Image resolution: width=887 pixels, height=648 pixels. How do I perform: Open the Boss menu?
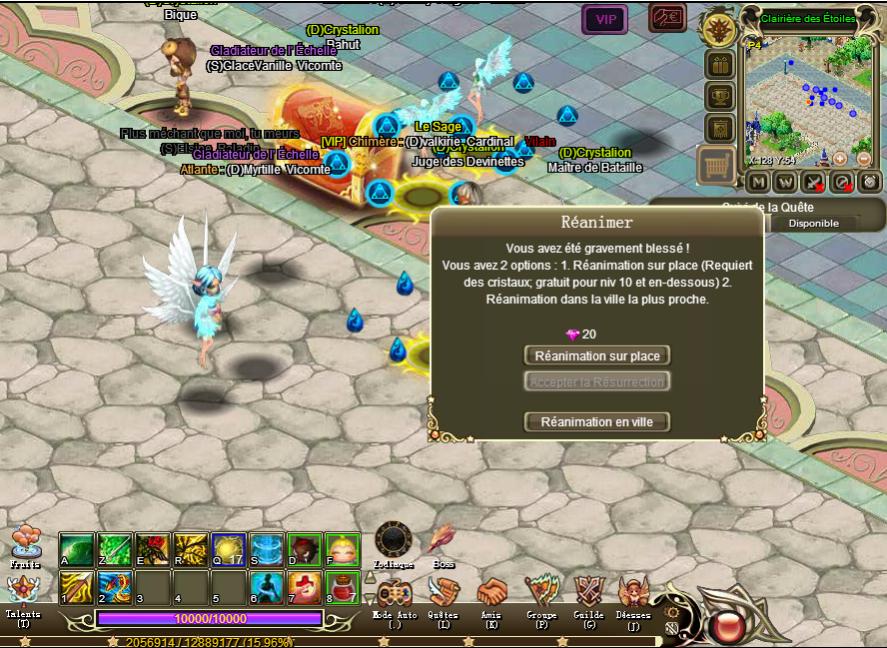pyautogui.click(x=443, y=541)
